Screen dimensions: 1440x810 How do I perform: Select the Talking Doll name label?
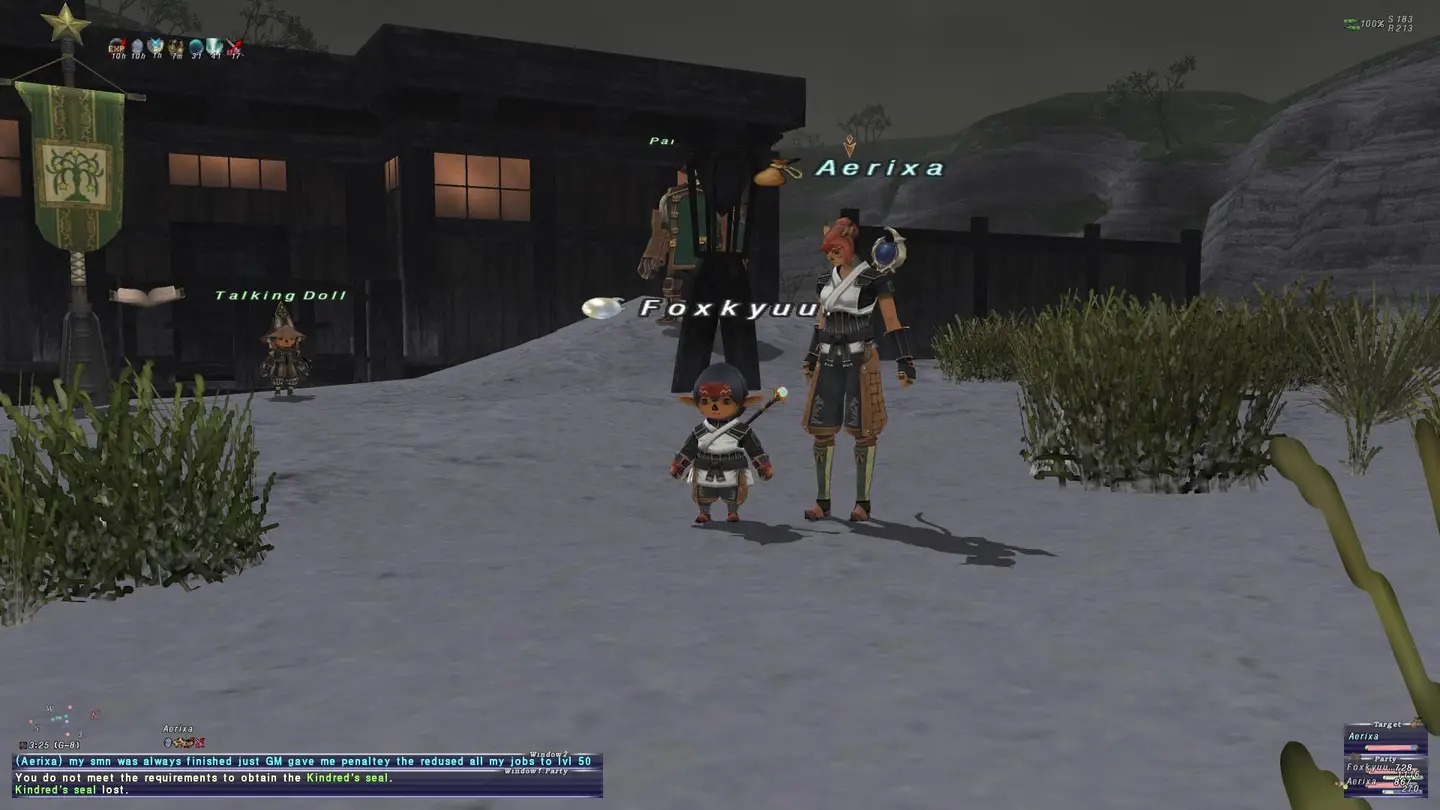click(281, 296)
